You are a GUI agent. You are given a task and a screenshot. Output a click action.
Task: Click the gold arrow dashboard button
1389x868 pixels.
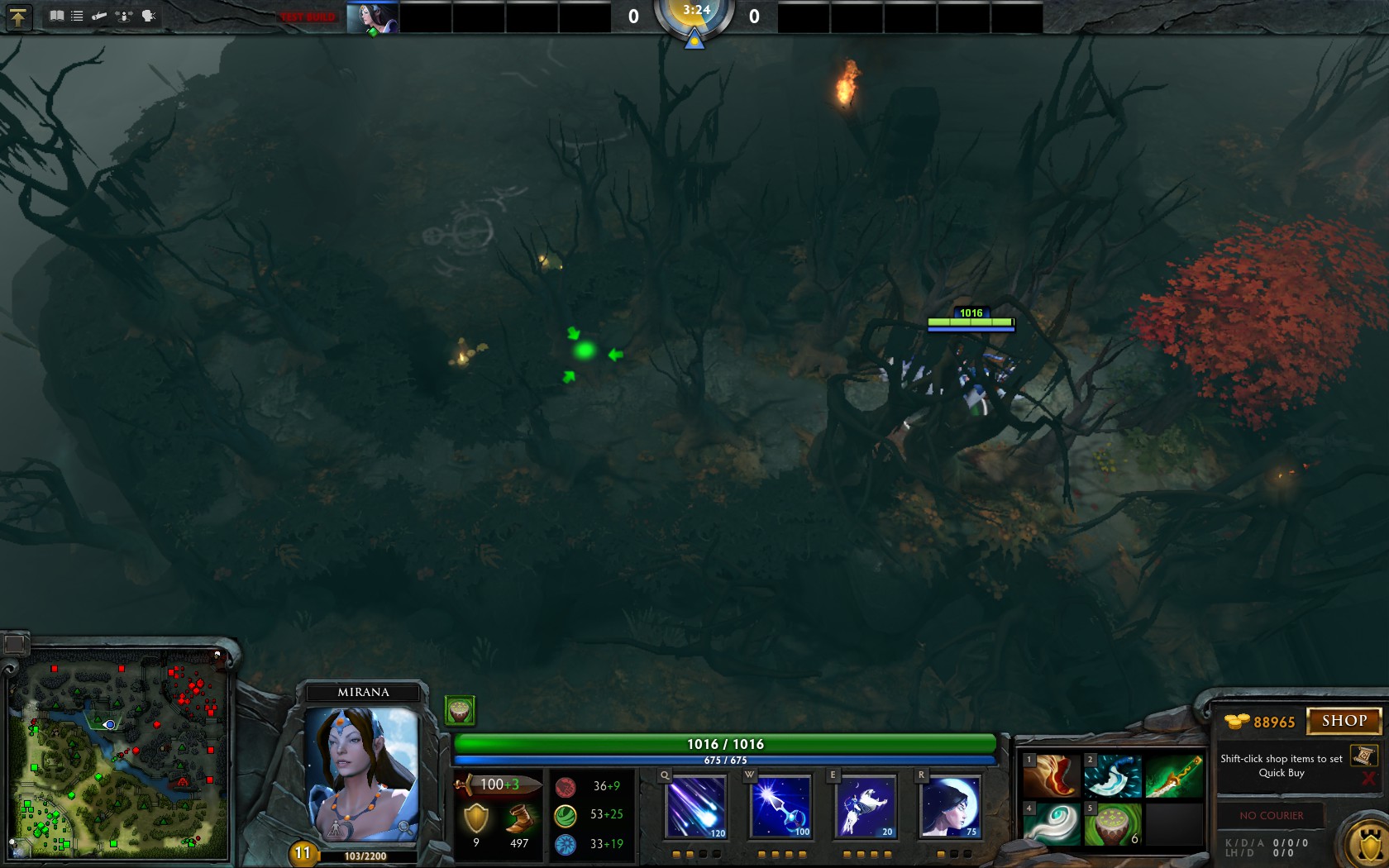18,17
